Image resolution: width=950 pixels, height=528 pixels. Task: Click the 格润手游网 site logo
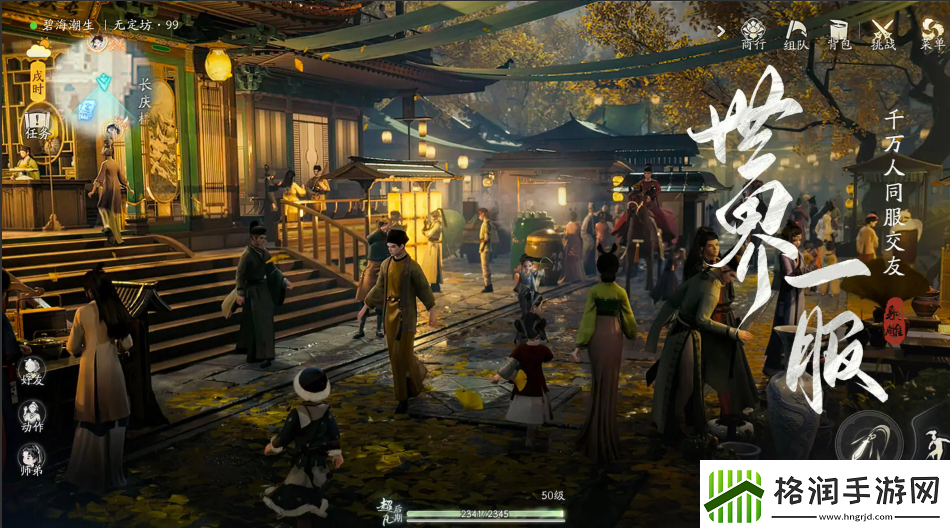(x=823, y=494)
